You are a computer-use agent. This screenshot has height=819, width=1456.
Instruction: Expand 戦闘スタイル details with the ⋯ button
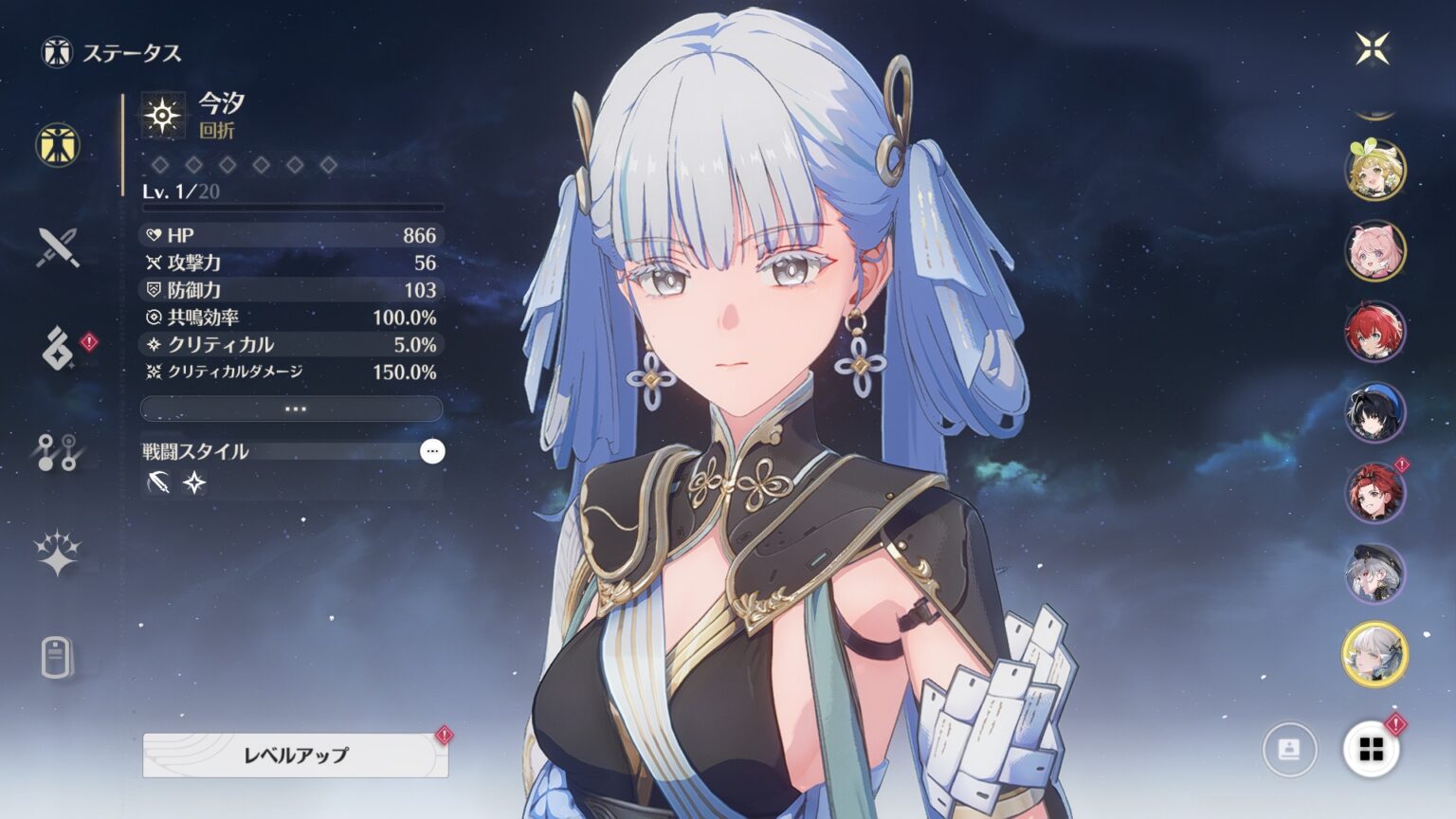(431, 452)
